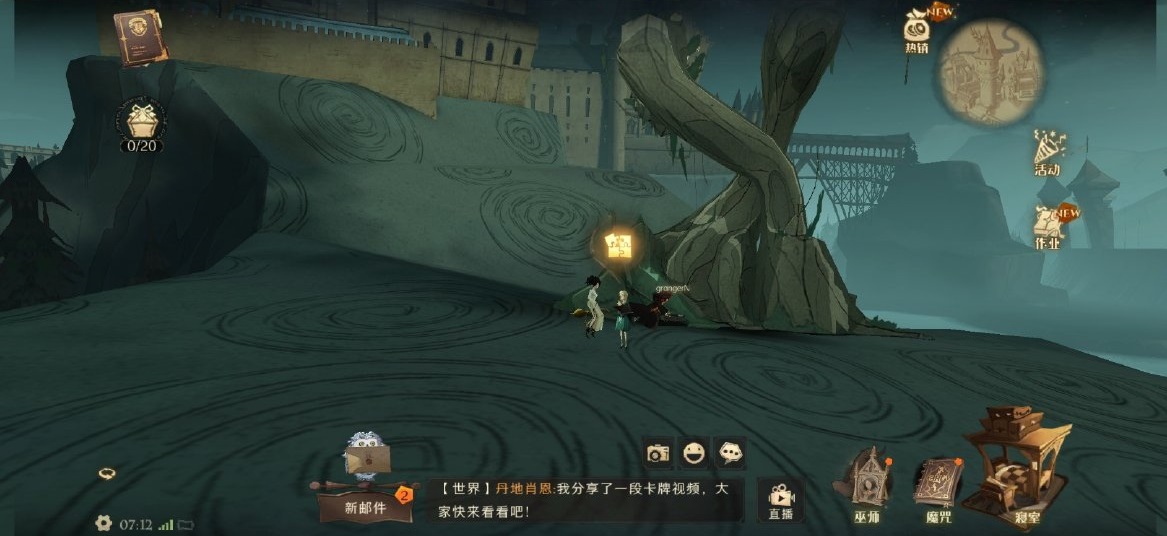Screen dimensions: 1167x536
Task: Open the 热销 hot sale shop
Action: 917,30
